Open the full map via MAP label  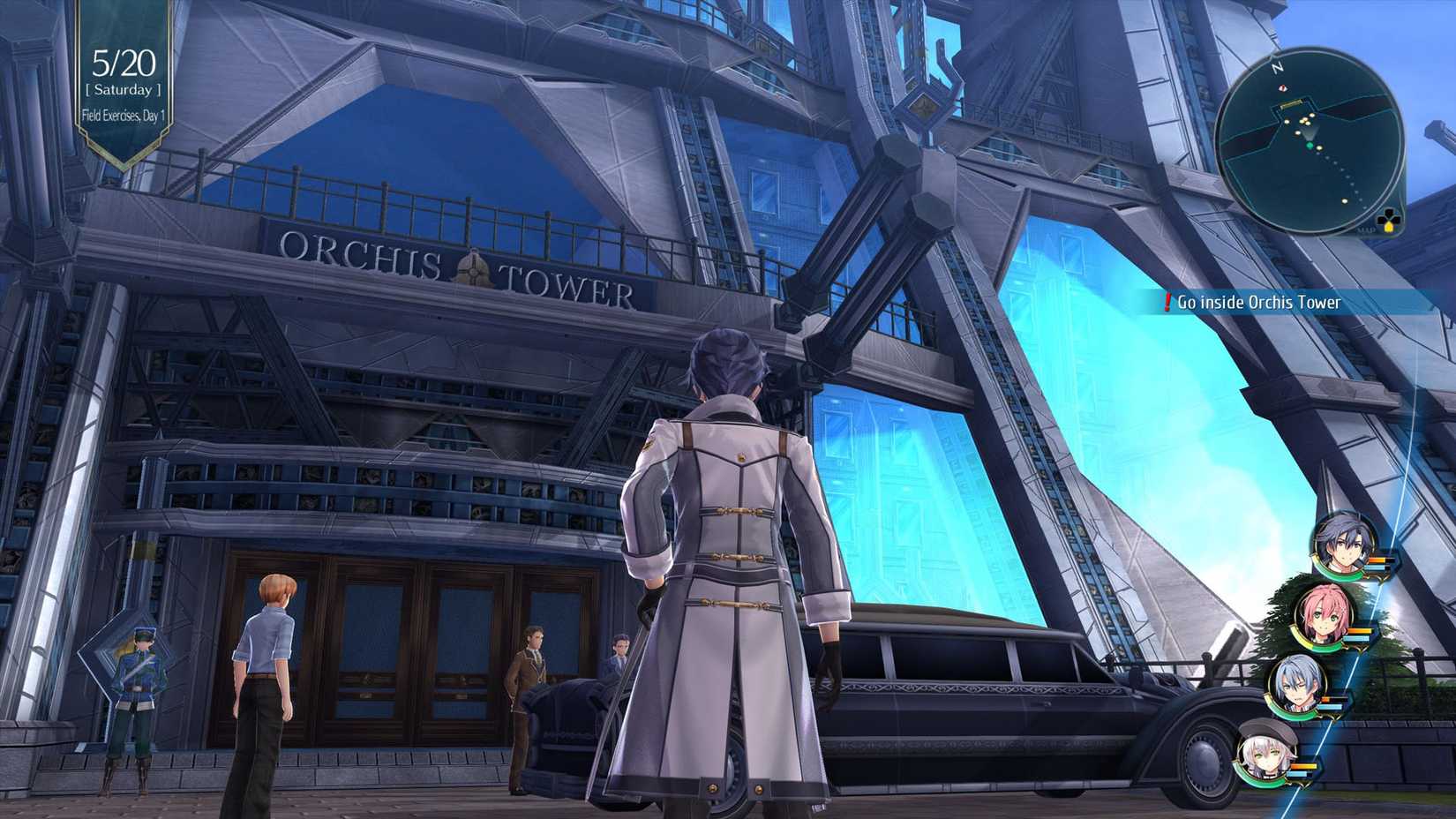pyautogui.click(x=1368, y=229)
